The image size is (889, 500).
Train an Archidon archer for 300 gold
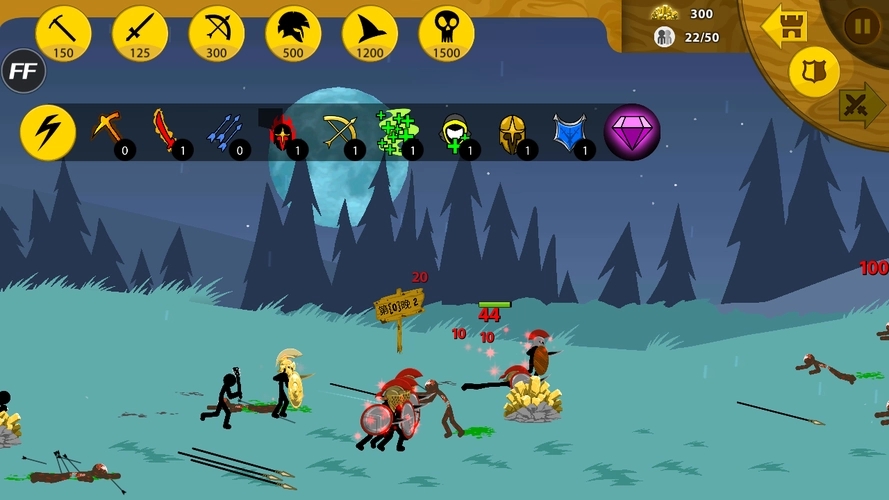tap(216, 32)
